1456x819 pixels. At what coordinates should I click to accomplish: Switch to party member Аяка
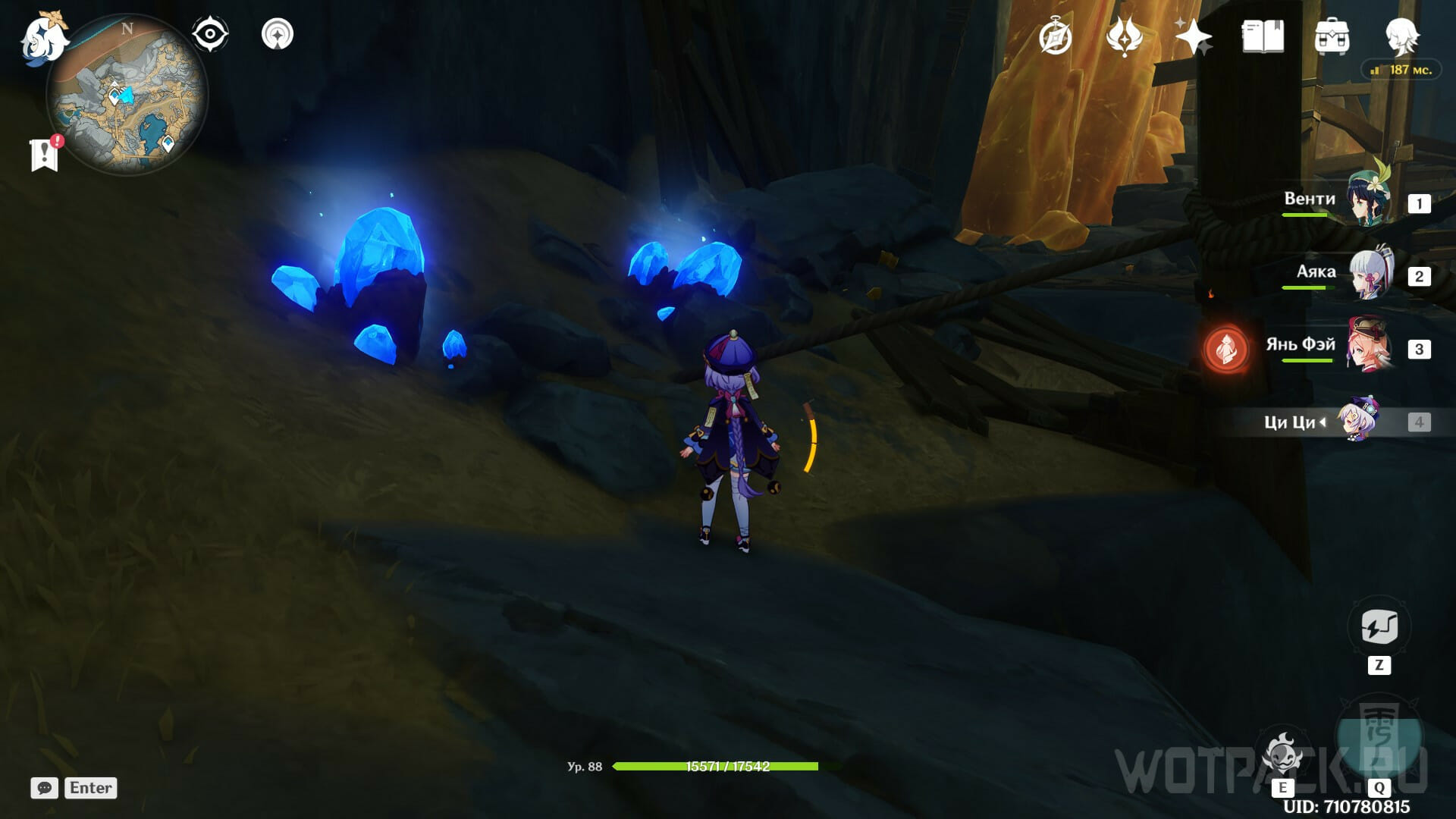[x=1370, y=275]
